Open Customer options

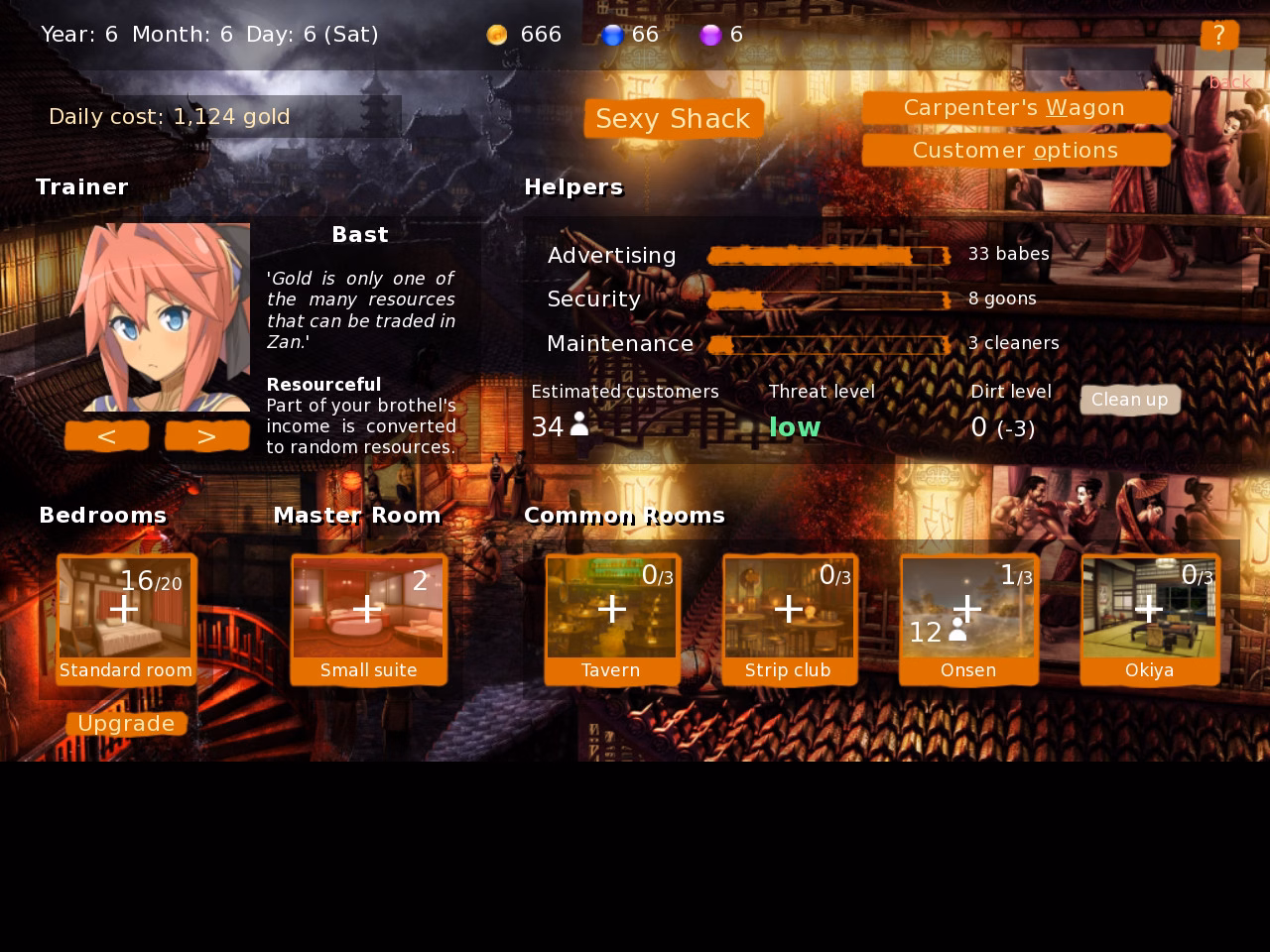tap(1015, 150)
